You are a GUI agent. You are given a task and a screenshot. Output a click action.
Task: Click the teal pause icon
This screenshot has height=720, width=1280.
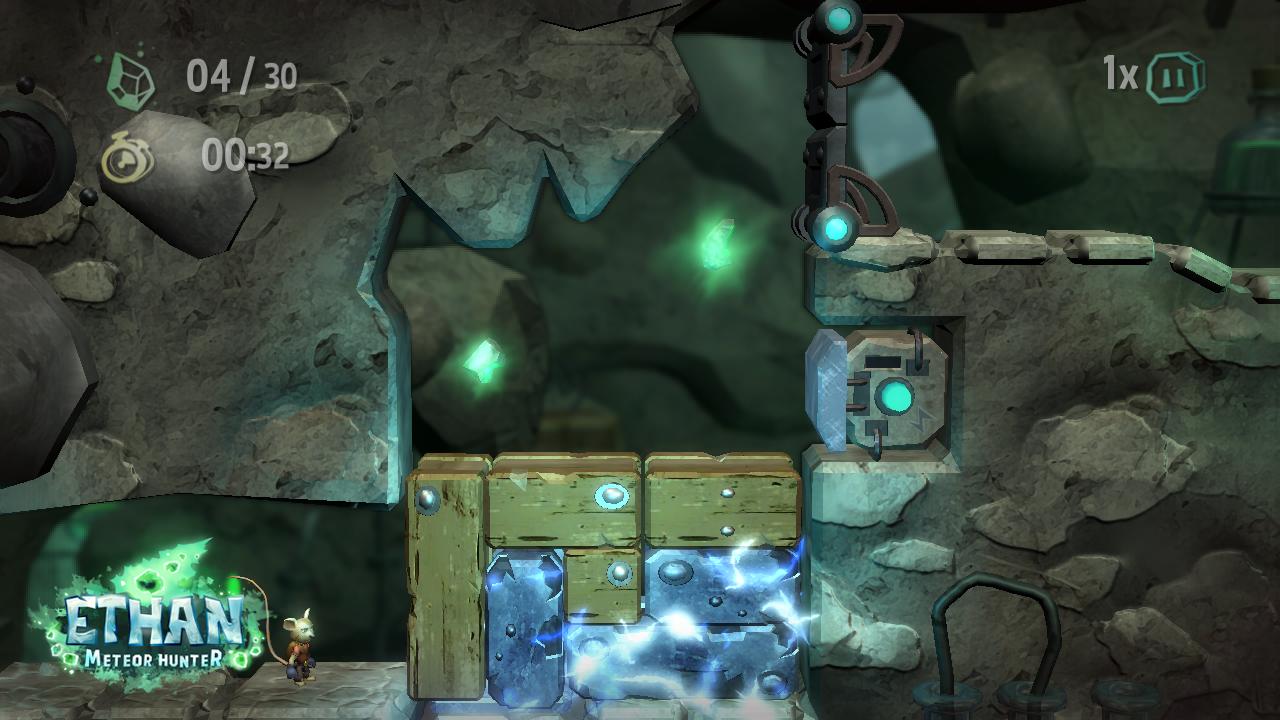(x=1174, y=77)
